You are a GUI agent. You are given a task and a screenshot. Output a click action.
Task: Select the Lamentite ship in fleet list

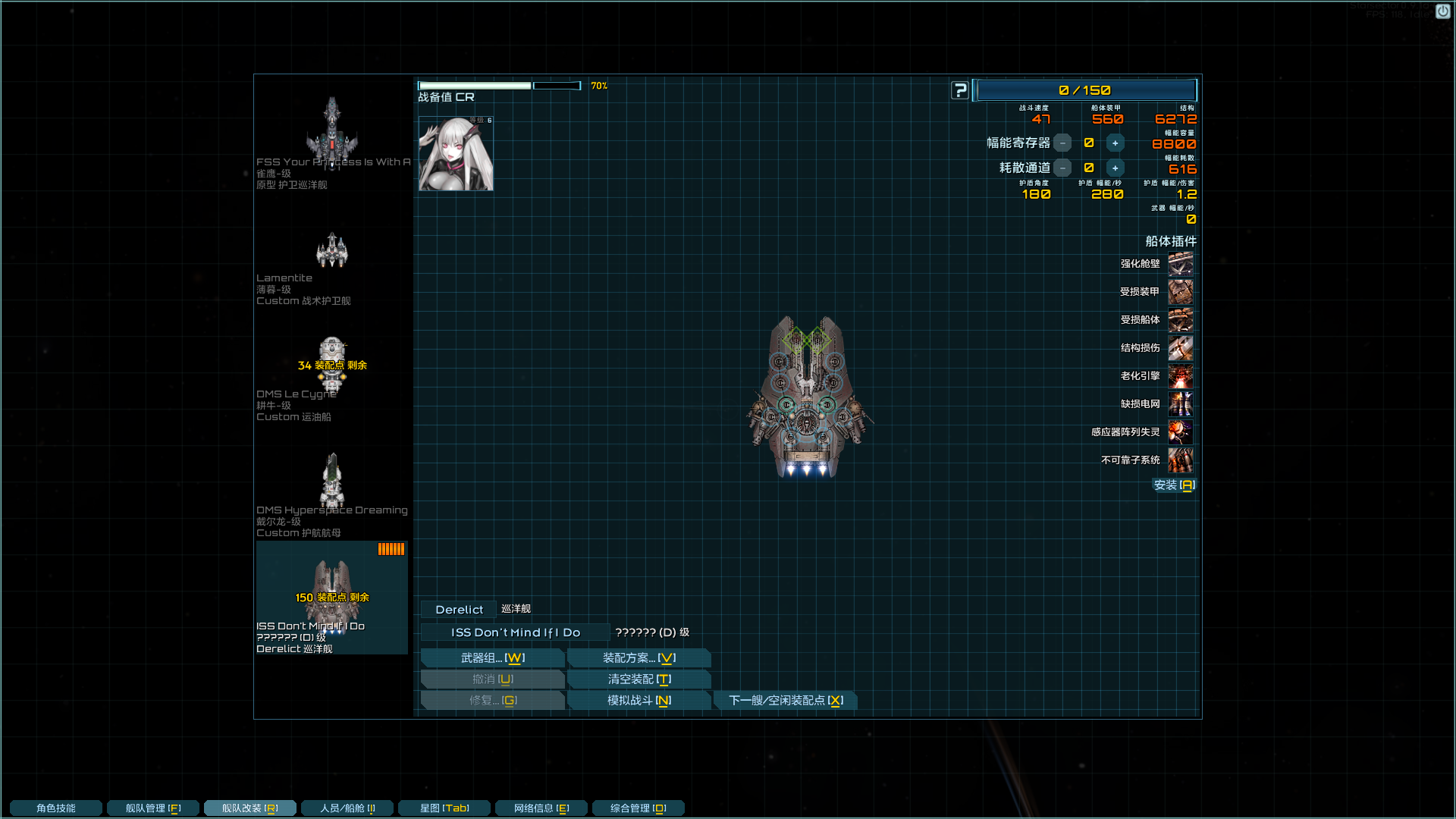331,252
